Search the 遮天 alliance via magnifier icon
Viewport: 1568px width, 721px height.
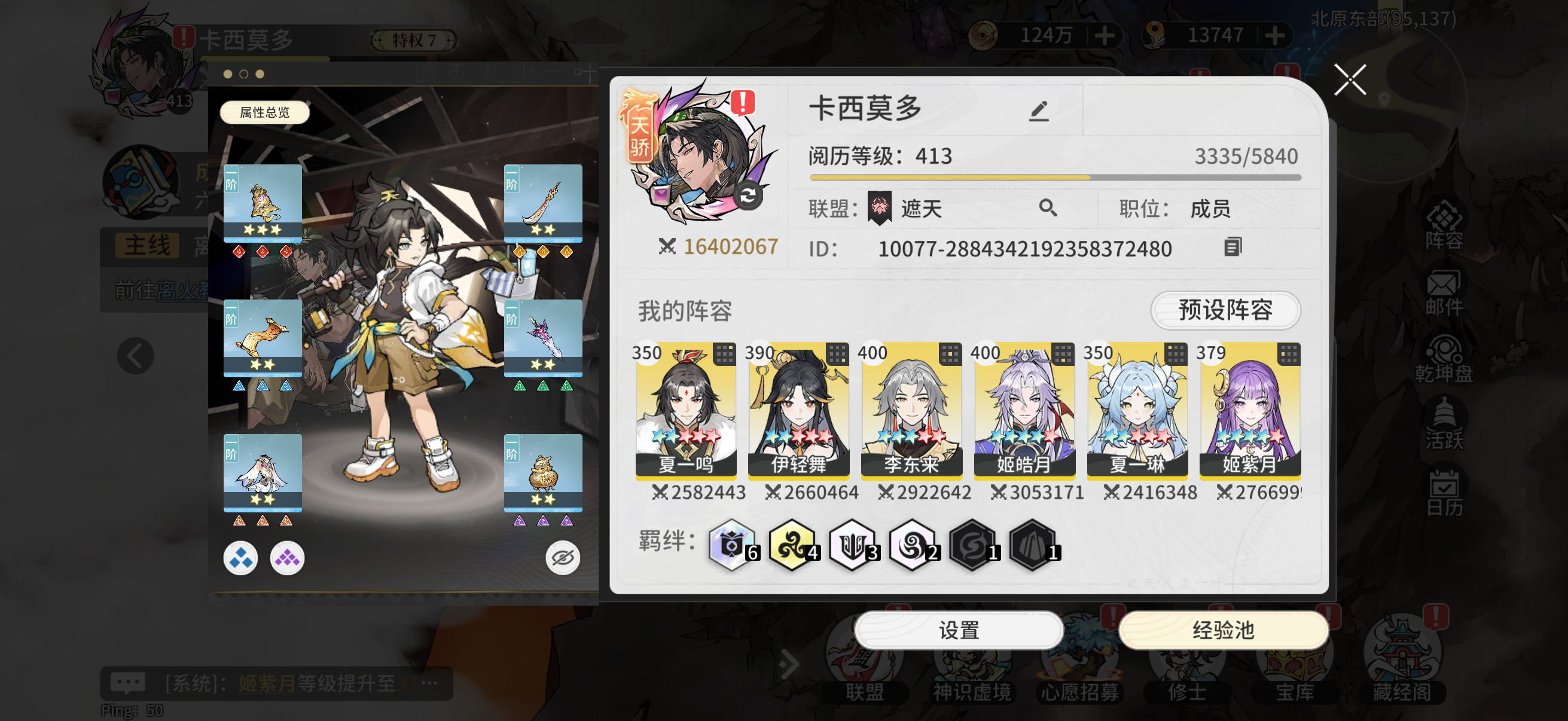pos(1049,208)
